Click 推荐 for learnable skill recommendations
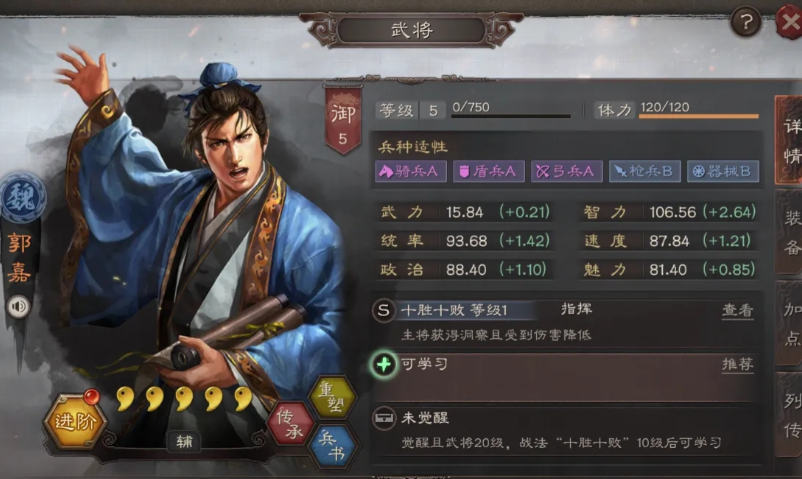 pyautogui.click(x=738, y=365)
